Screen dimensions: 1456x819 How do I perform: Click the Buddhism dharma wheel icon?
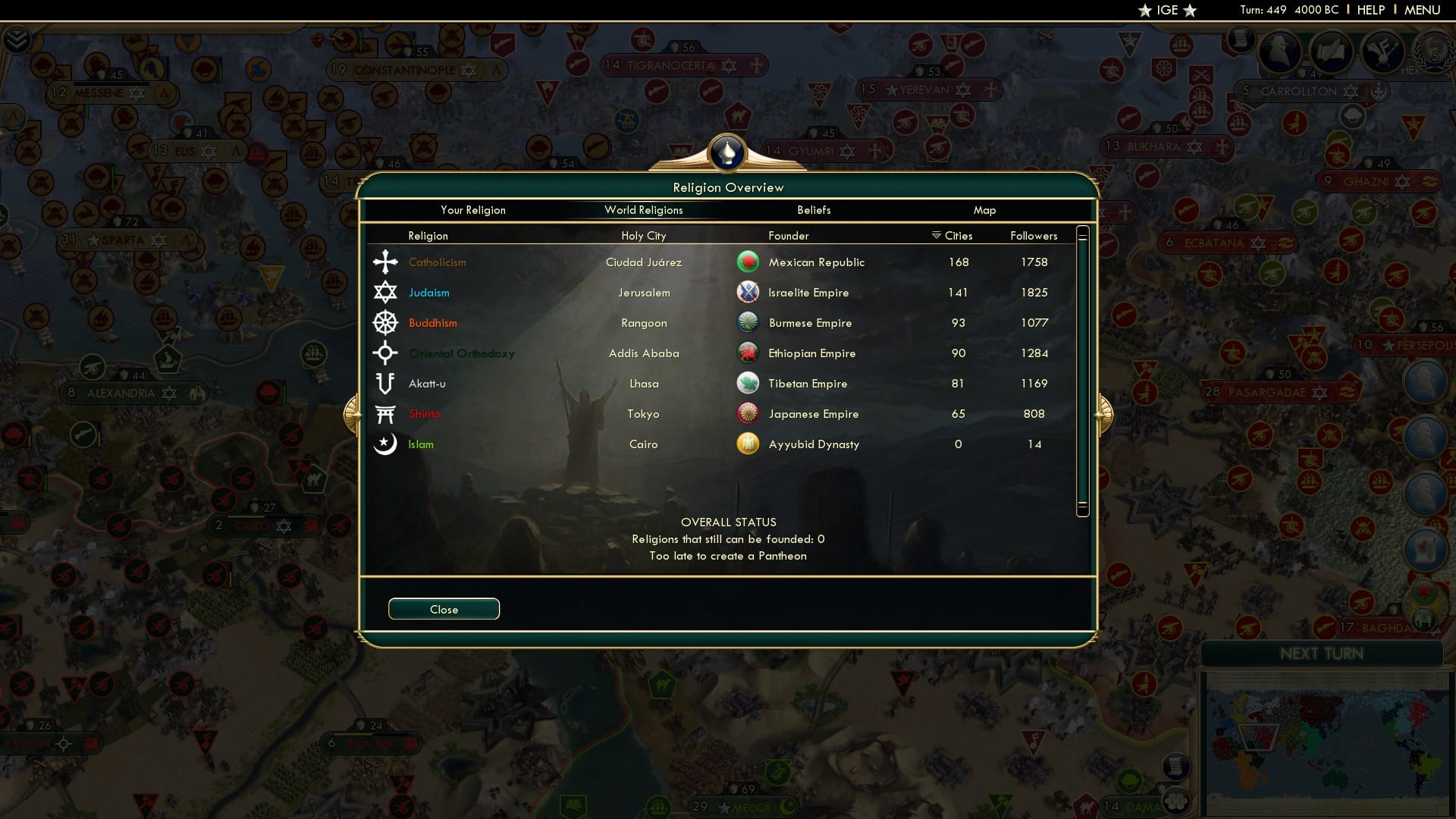pos(385,322)
